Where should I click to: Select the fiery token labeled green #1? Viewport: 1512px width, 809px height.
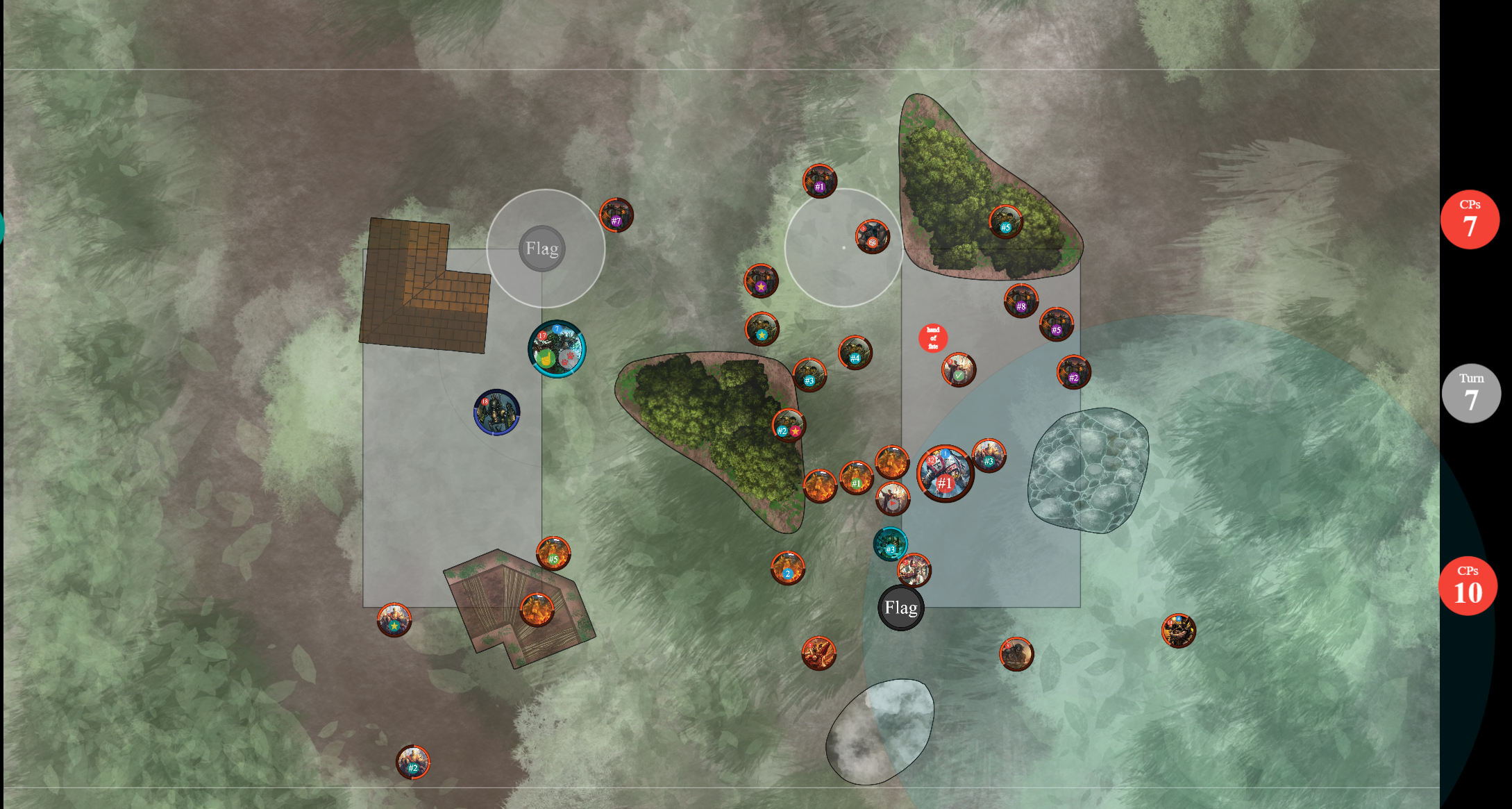tap(856, 478)
